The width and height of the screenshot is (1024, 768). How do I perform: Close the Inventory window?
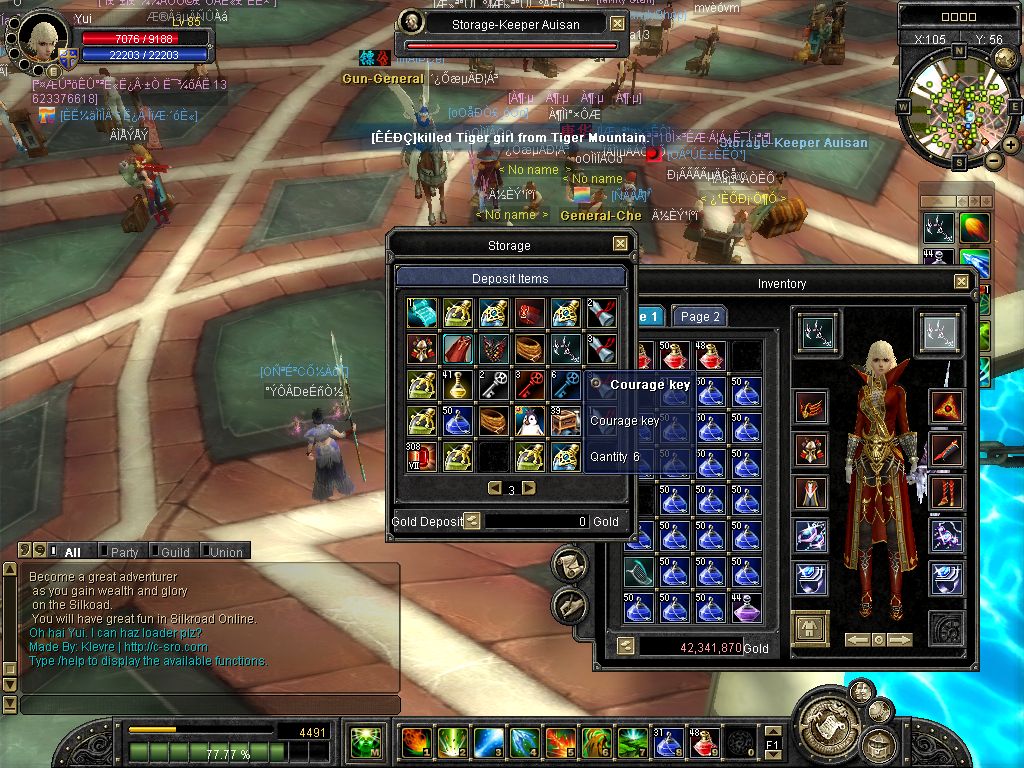pyautogui.click(x=961, y=283)
